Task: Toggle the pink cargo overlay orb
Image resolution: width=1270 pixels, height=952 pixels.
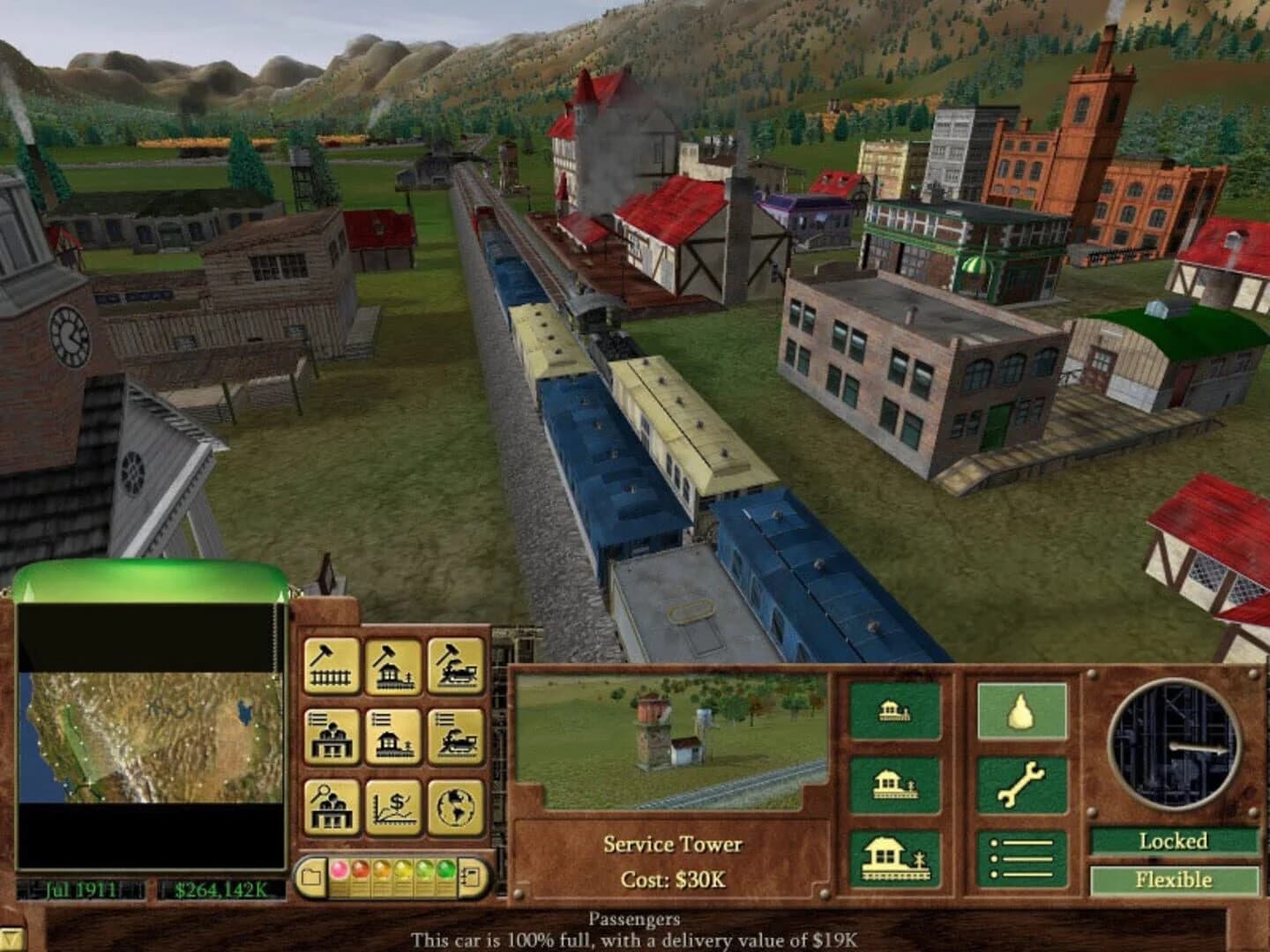Action: click(x=339, y=870)
